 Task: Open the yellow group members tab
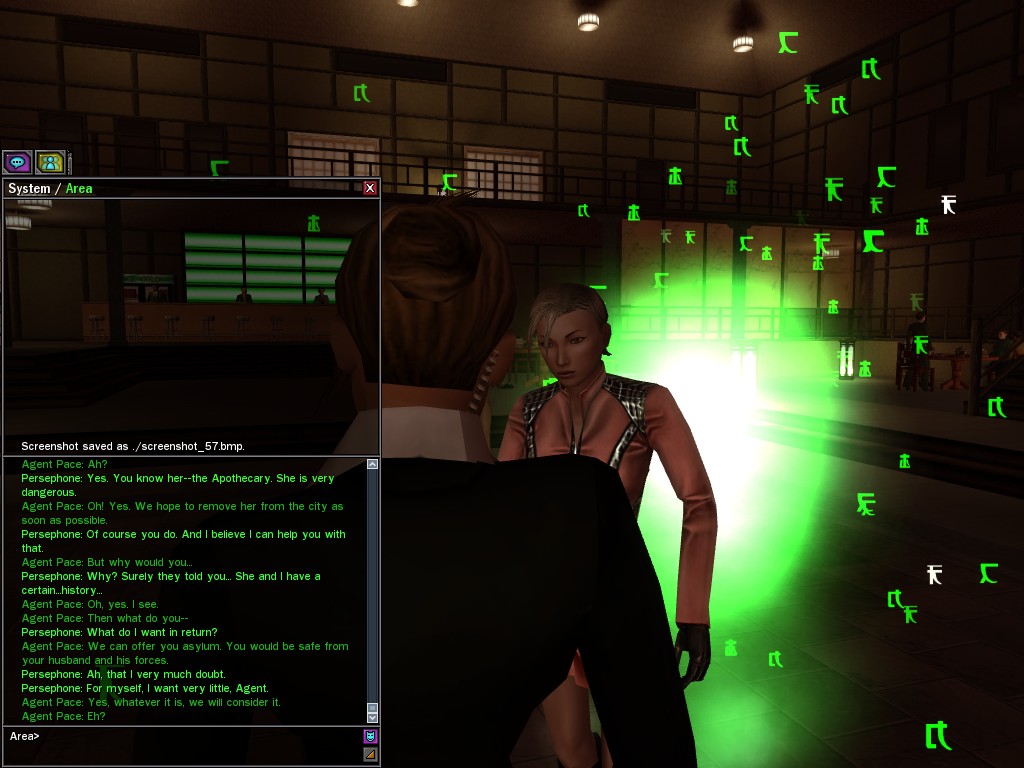coord(50,162)
